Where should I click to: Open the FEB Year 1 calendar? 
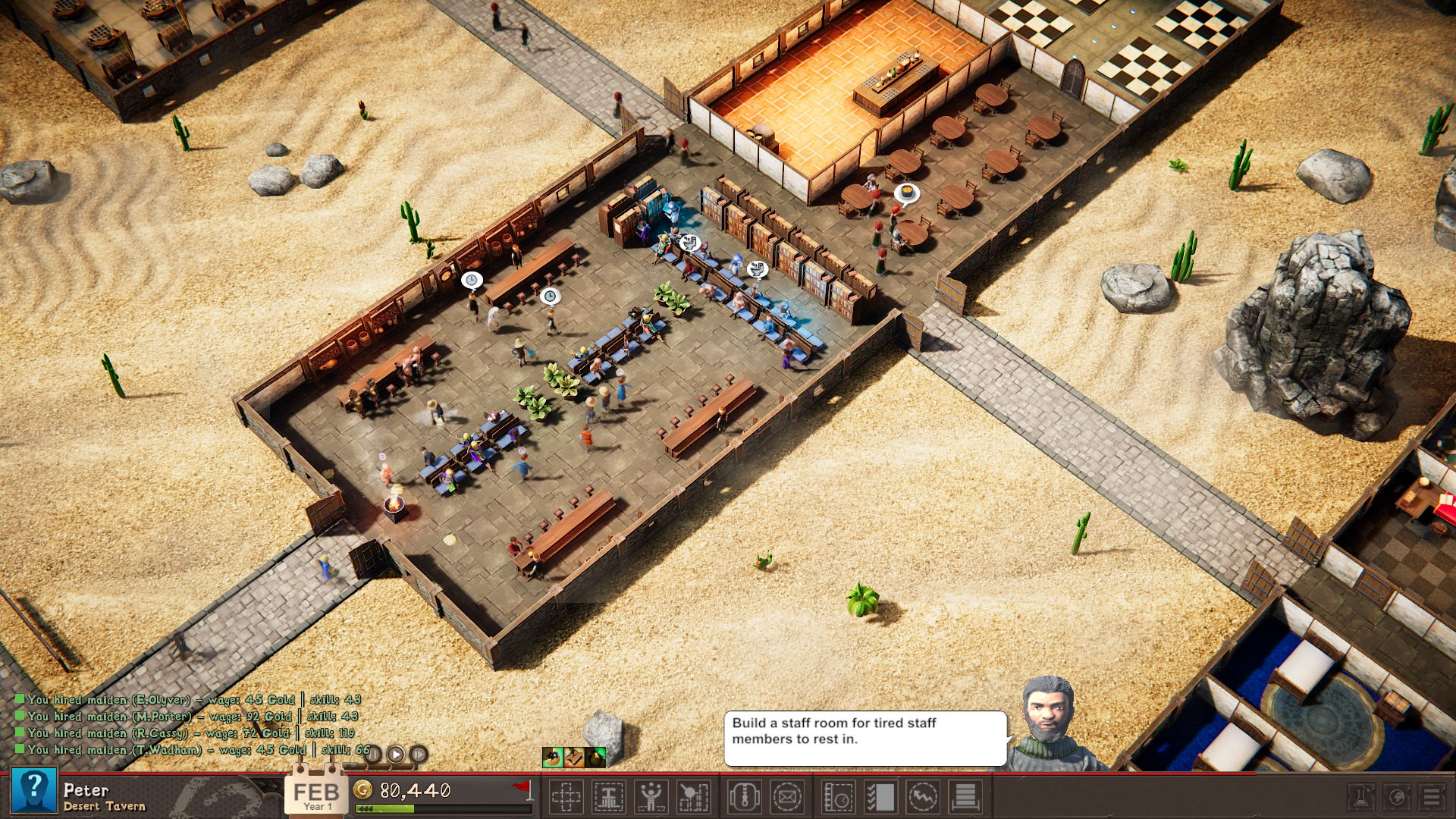tap(315, 793)
